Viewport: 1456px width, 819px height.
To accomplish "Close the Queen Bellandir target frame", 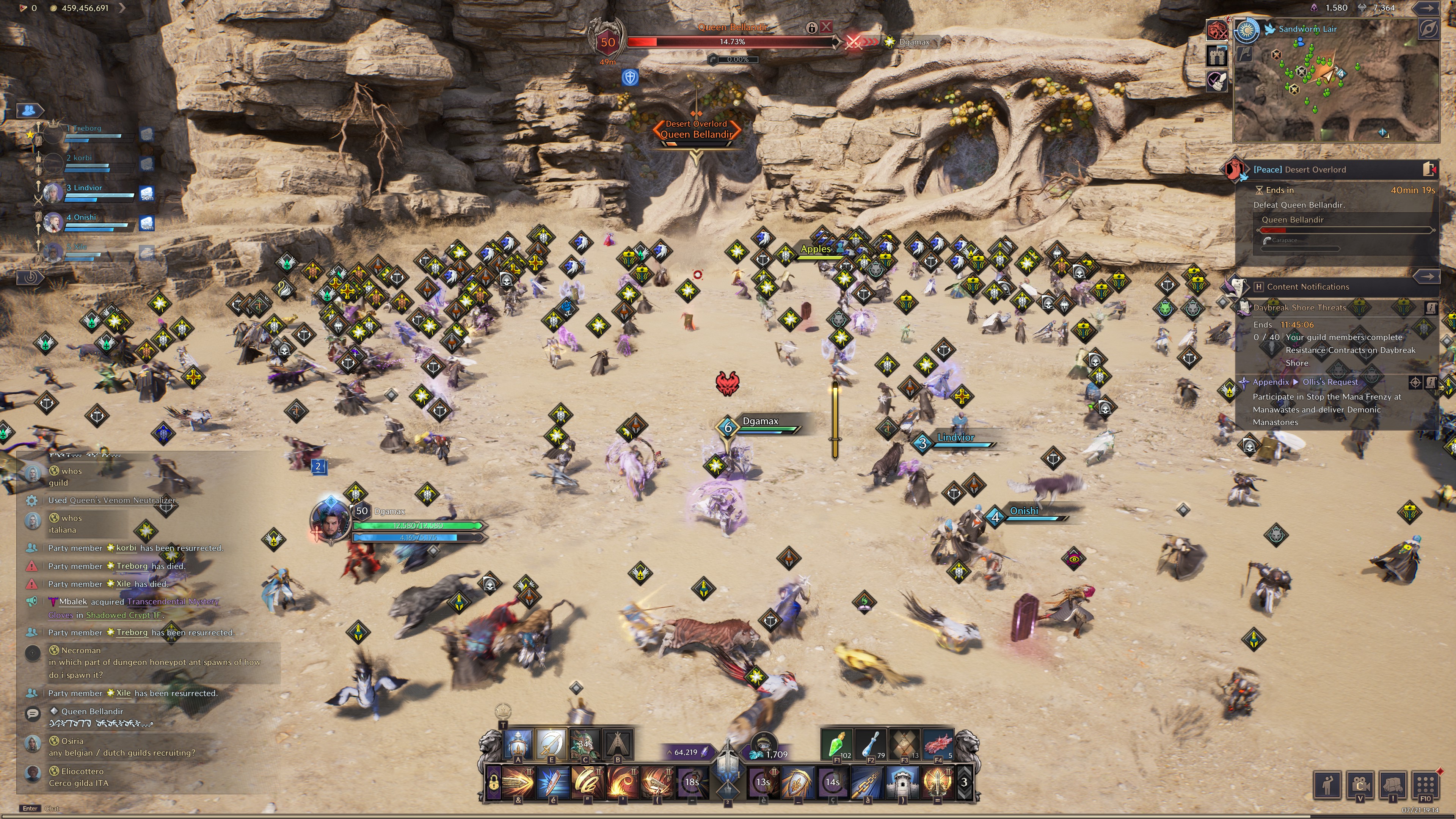I will pyautogui.click(x=826, y=27).
